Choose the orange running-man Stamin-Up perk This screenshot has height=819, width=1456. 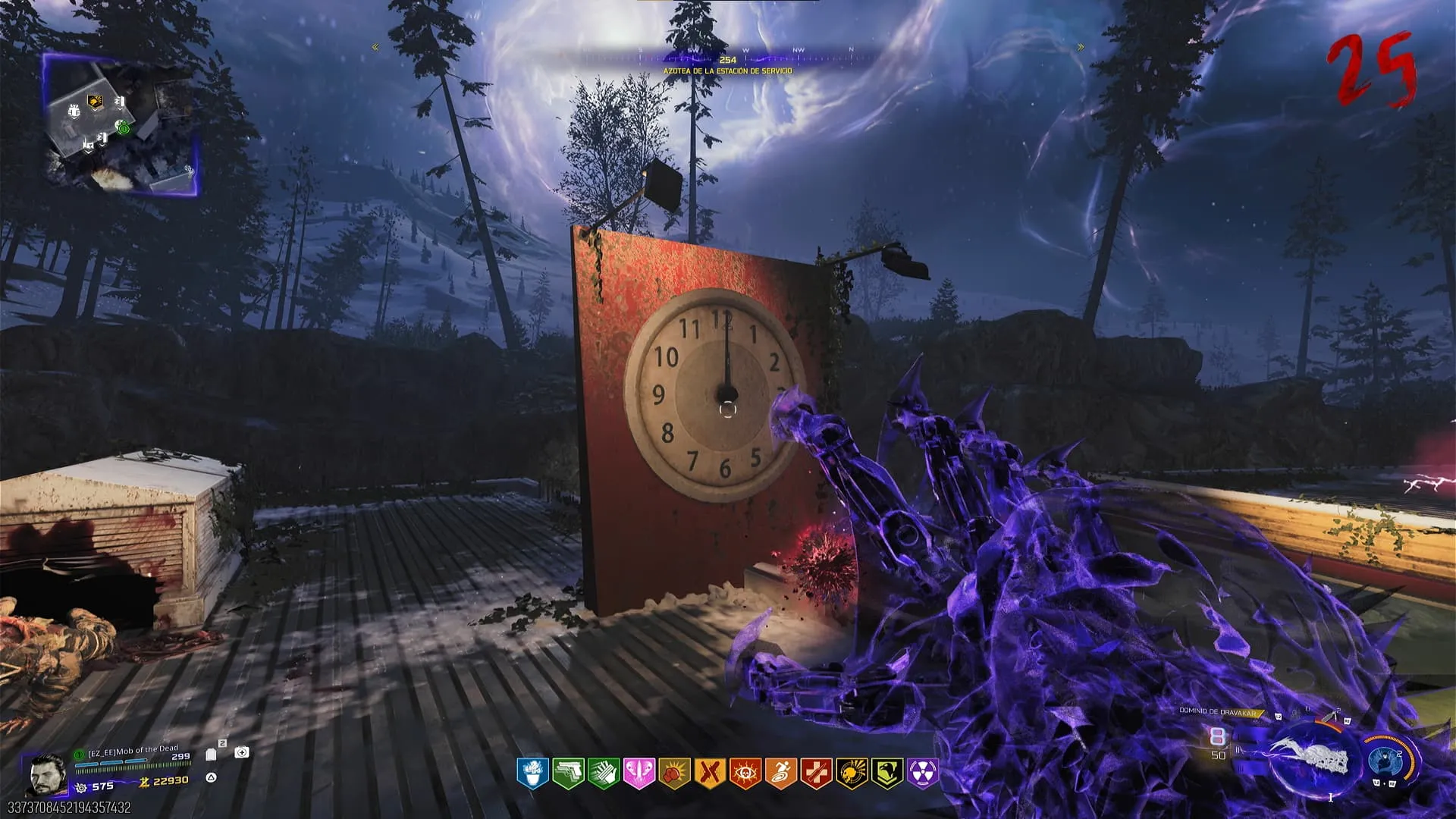coord(780,773)
